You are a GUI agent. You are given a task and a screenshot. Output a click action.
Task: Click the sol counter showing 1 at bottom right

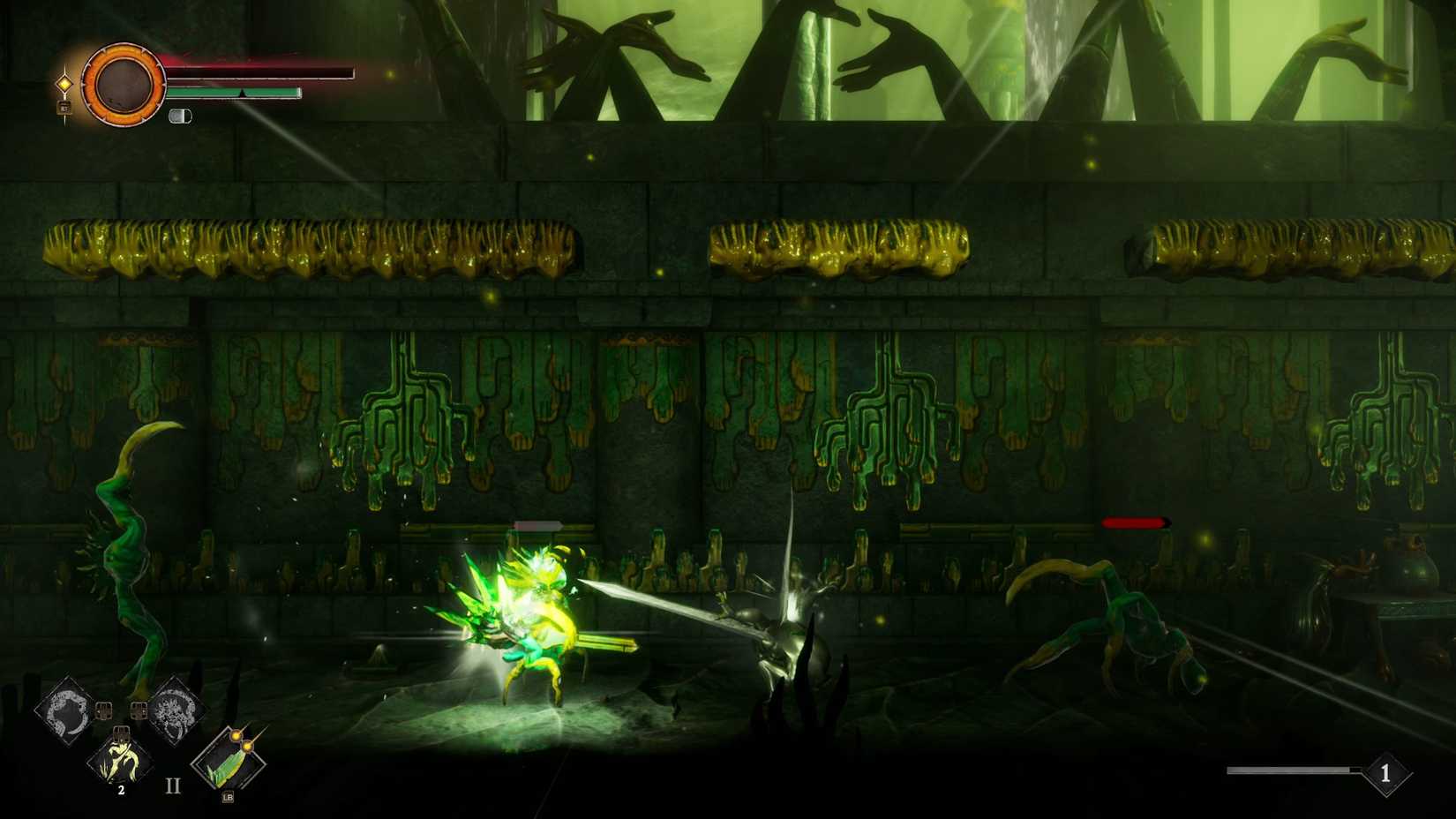click(x=1385, y=772)
